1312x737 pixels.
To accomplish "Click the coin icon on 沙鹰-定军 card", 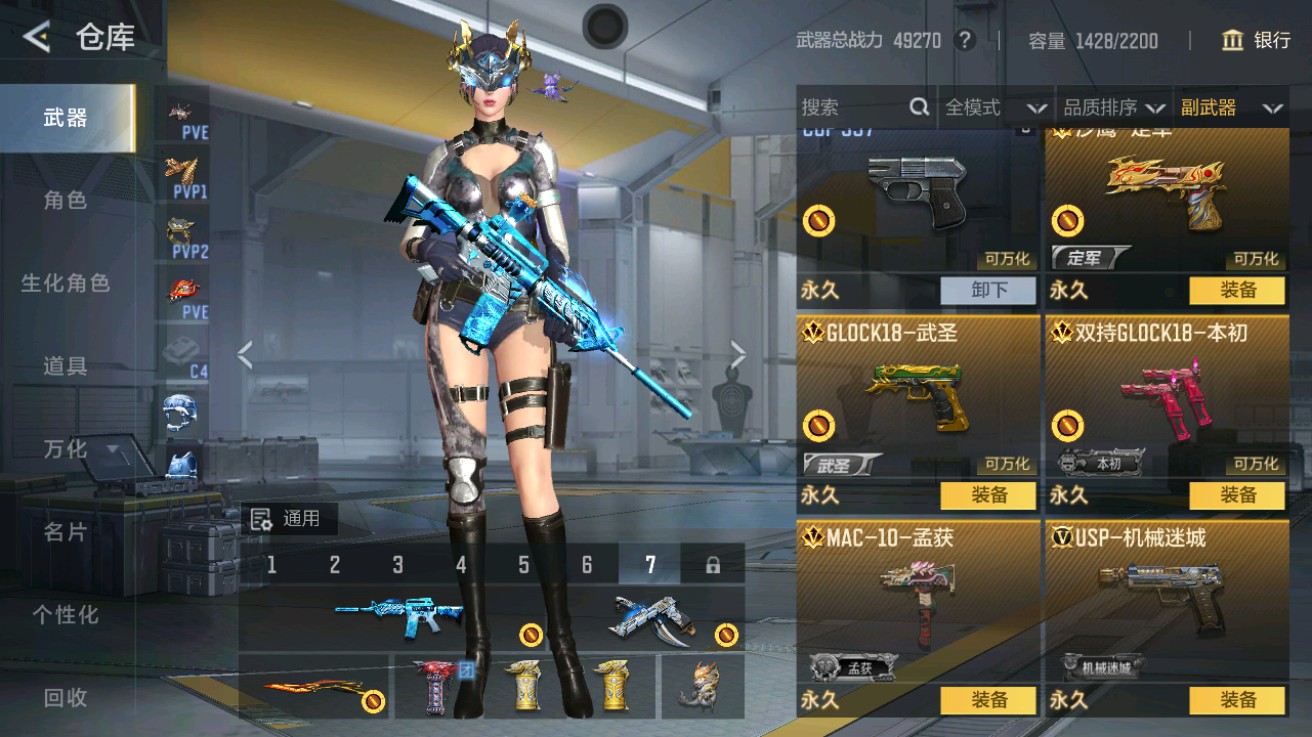I will pyautogui.click(x=1068, y=222).
